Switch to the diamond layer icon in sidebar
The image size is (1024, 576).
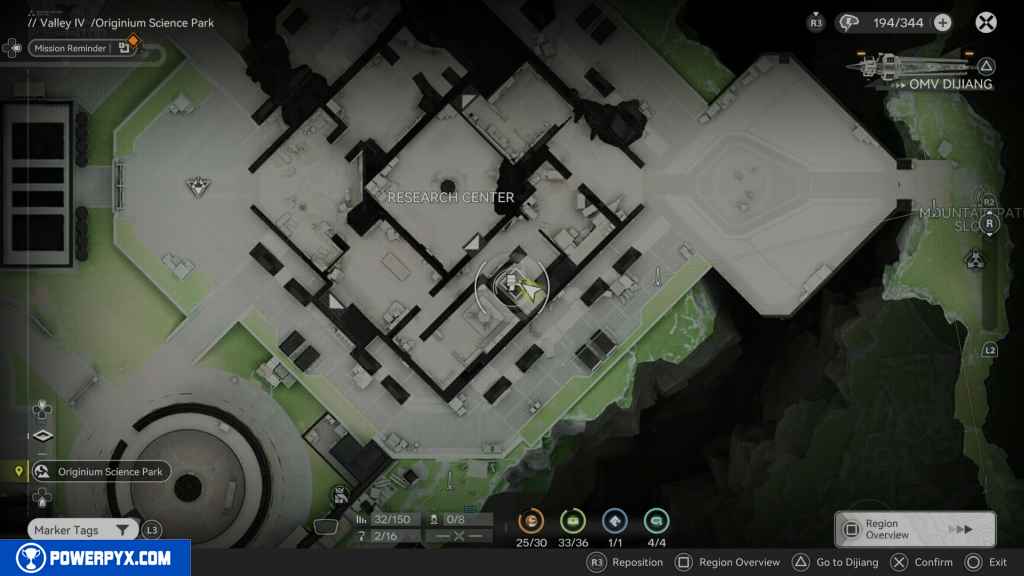coord(42,436)
